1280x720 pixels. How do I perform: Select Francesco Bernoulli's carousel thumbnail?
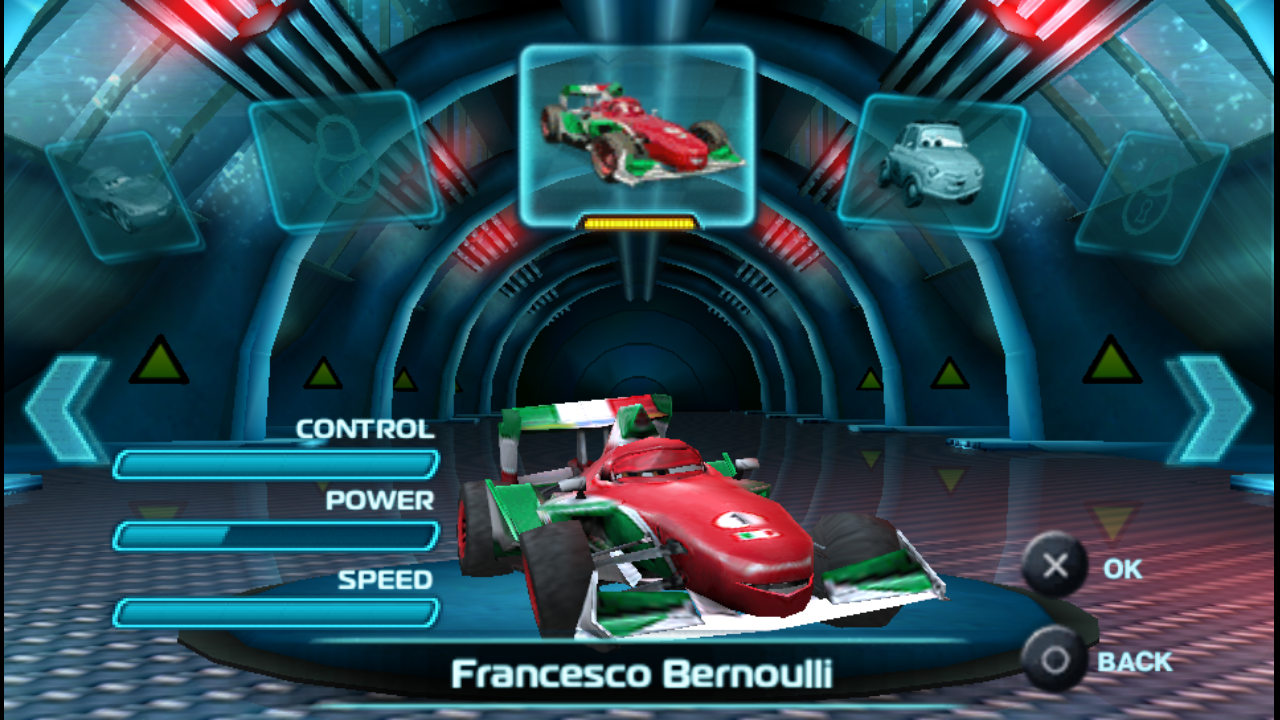click(x=640, y=130)
